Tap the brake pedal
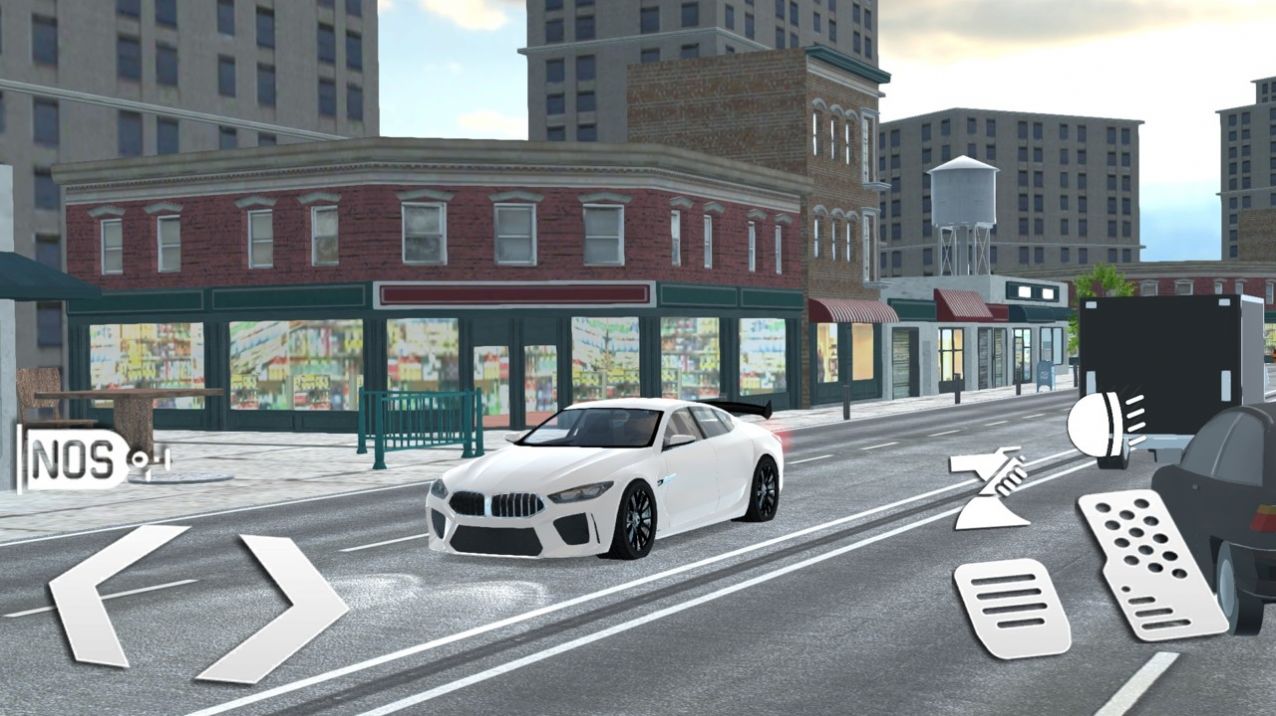1276x716 pixels. (x=1010, y=607)
